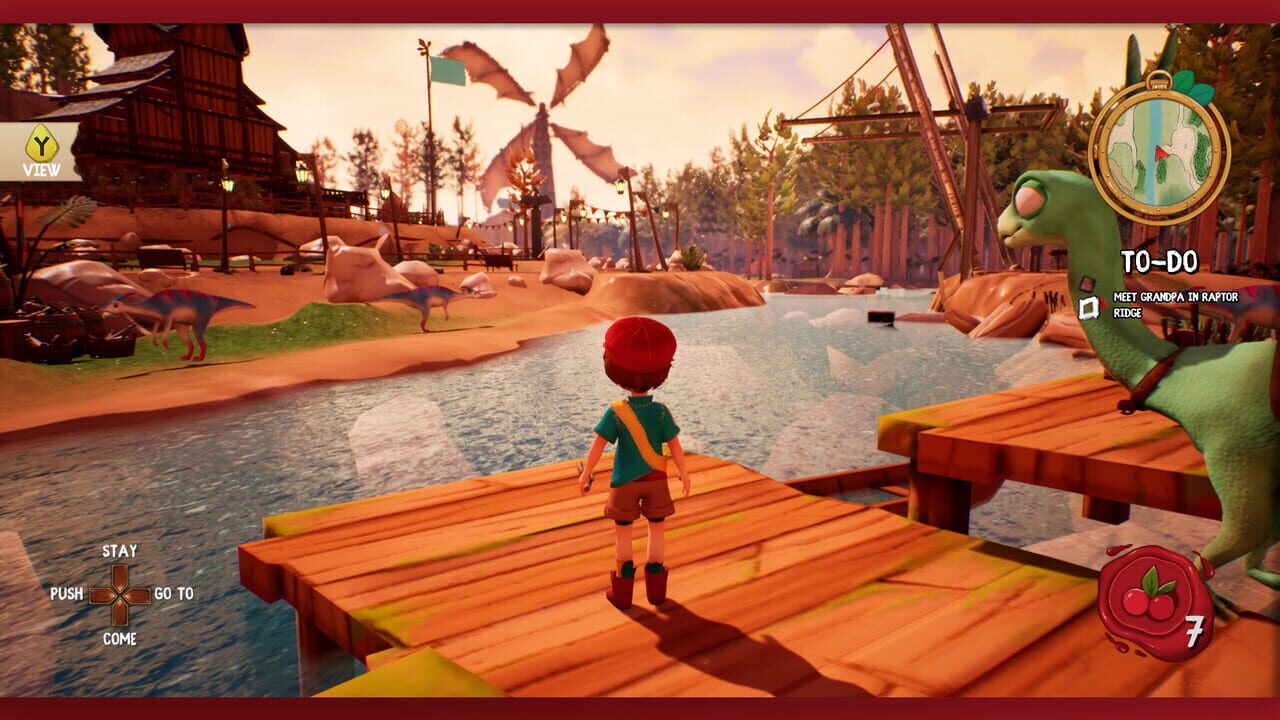Click the VIEW button bar
This screenshot has width=1280, height=720.
coord(38,150)
